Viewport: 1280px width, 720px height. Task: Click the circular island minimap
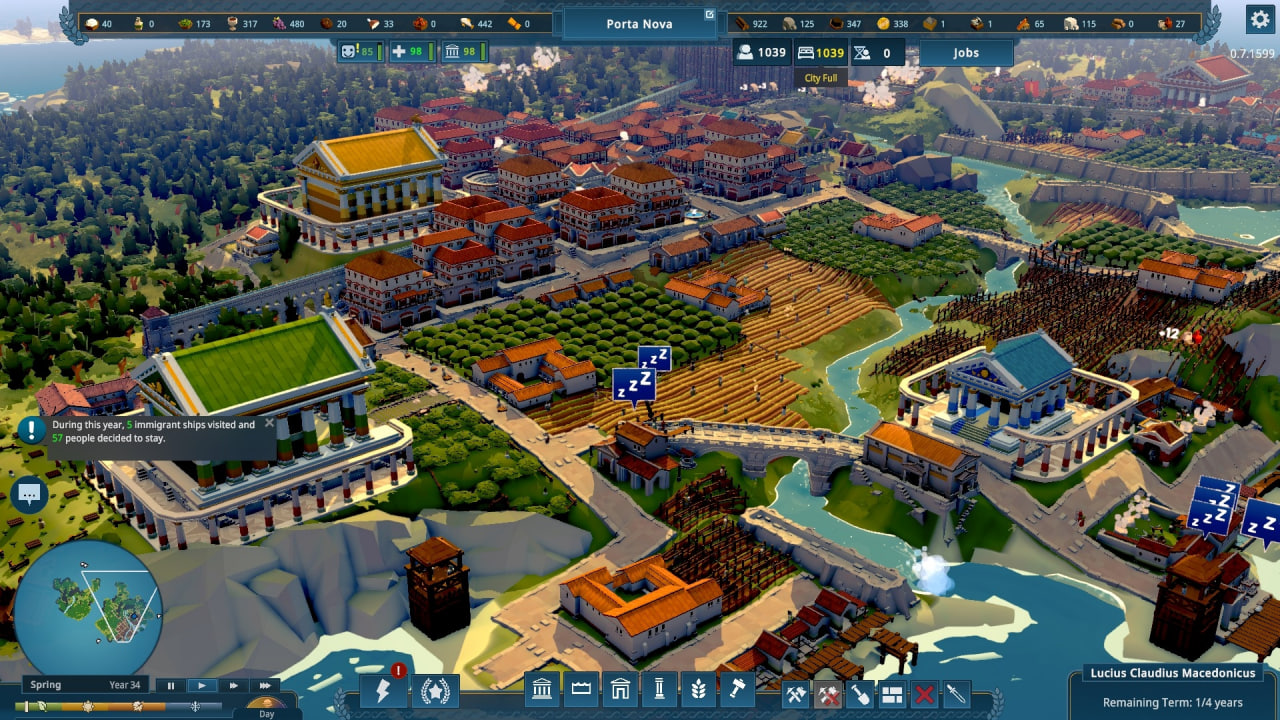click(x=89, y=607)
